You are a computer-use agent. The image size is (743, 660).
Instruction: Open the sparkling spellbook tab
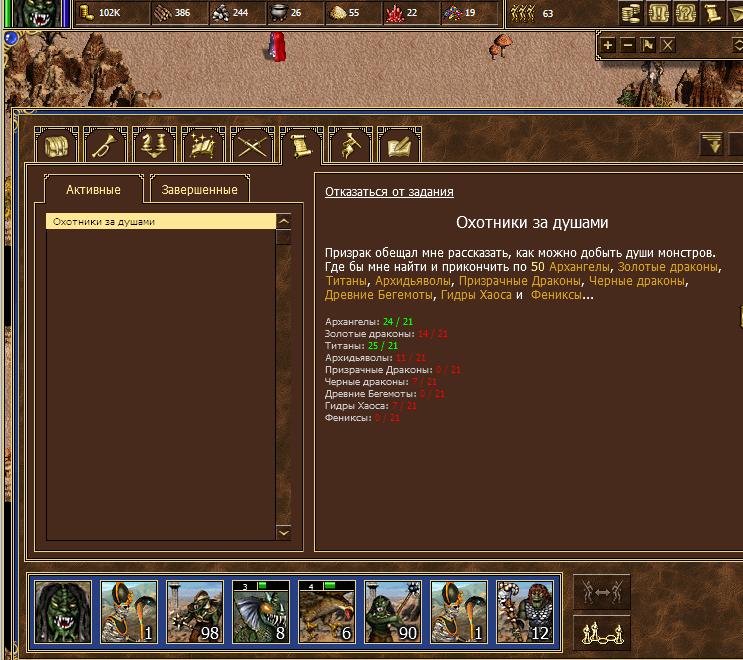click(x=202, y=146)
